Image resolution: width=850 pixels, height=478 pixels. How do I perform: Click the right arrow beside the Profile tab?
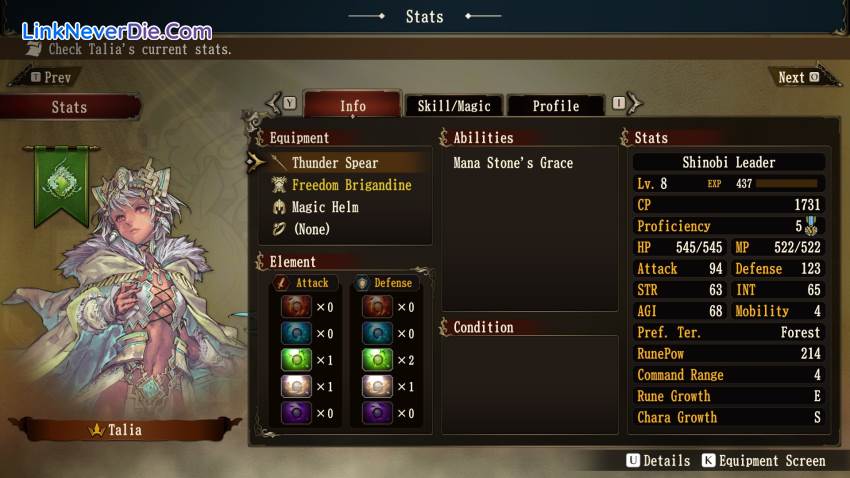click(634, 102)
